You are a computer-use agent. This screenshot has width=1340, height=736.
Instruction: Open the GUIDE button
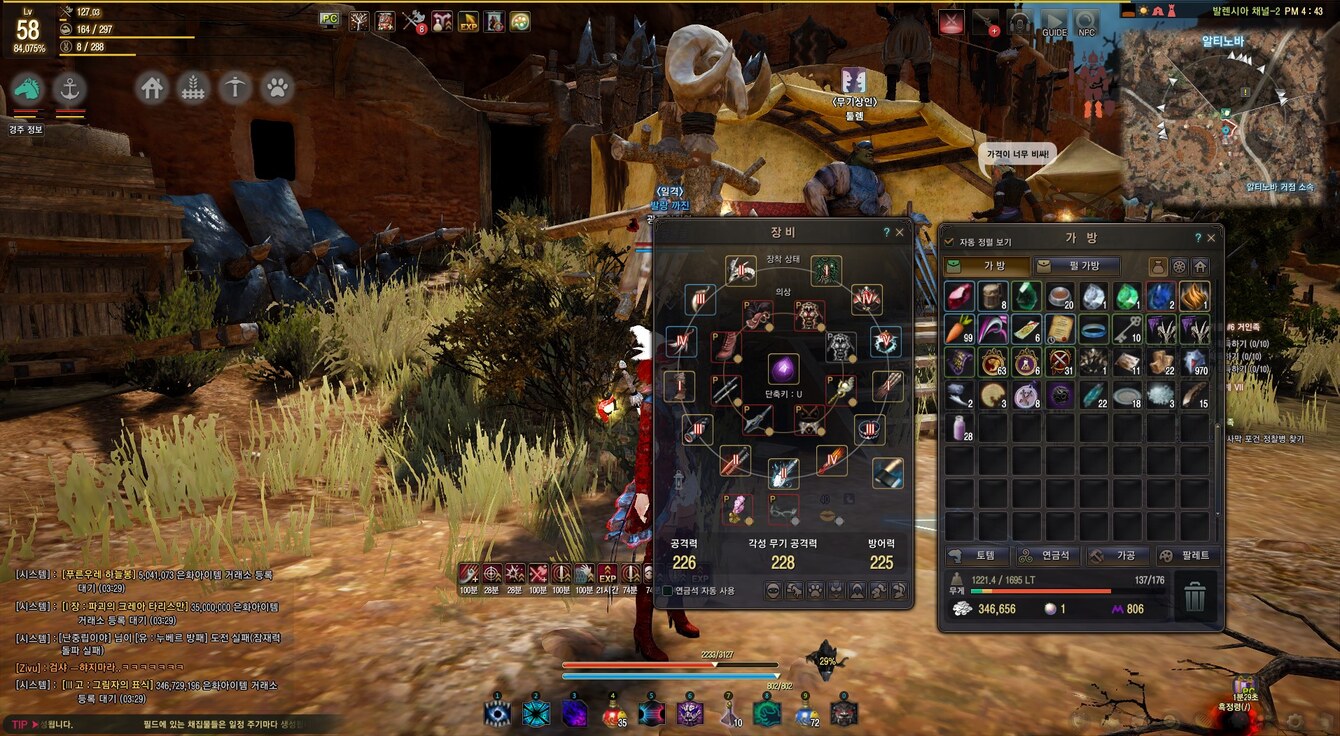[1054, 23]
